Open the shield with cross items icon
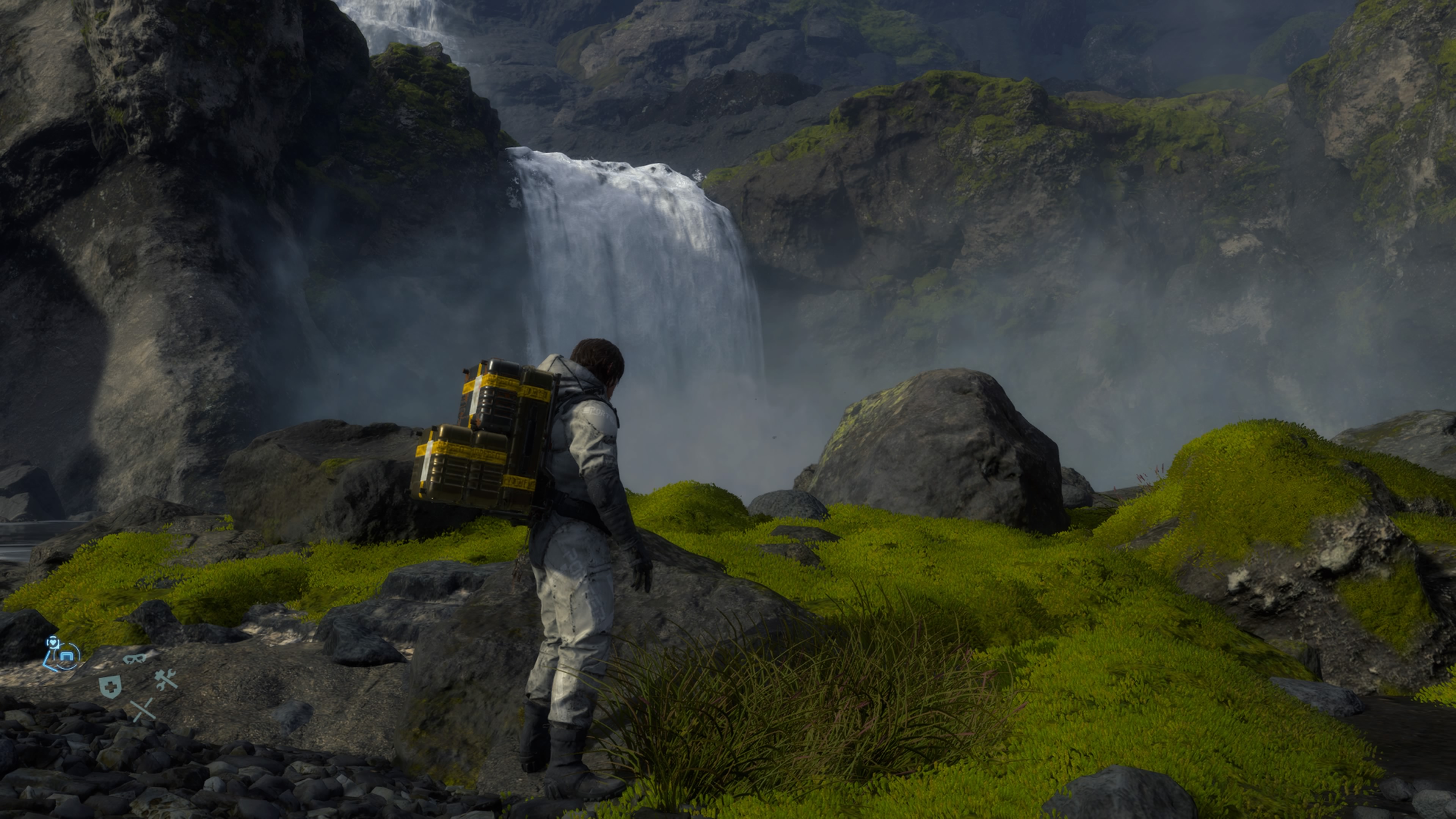1456x819 pixels. 110,687
